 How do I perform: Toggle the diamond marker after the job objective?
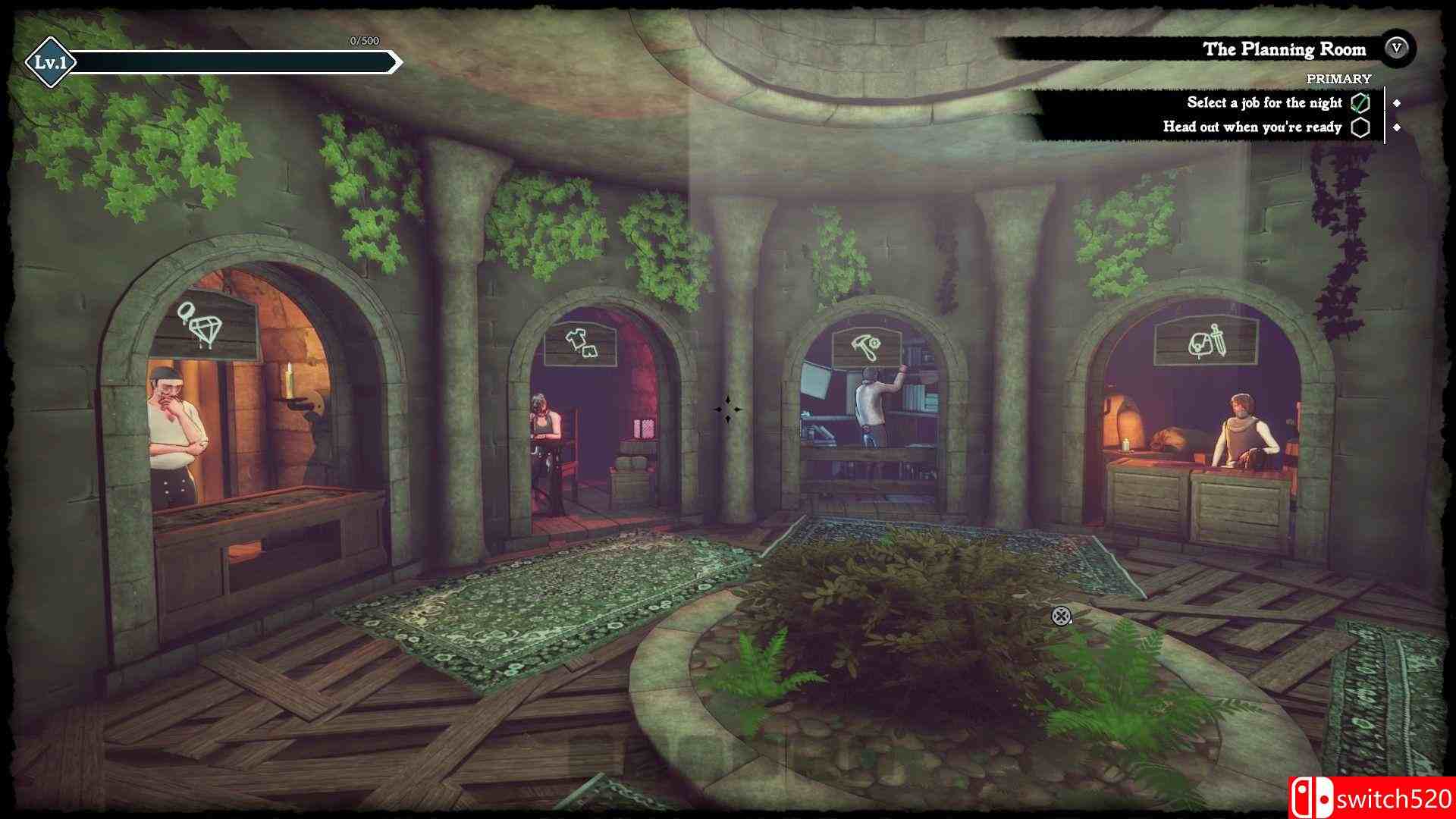click(x=1399, y=102)
